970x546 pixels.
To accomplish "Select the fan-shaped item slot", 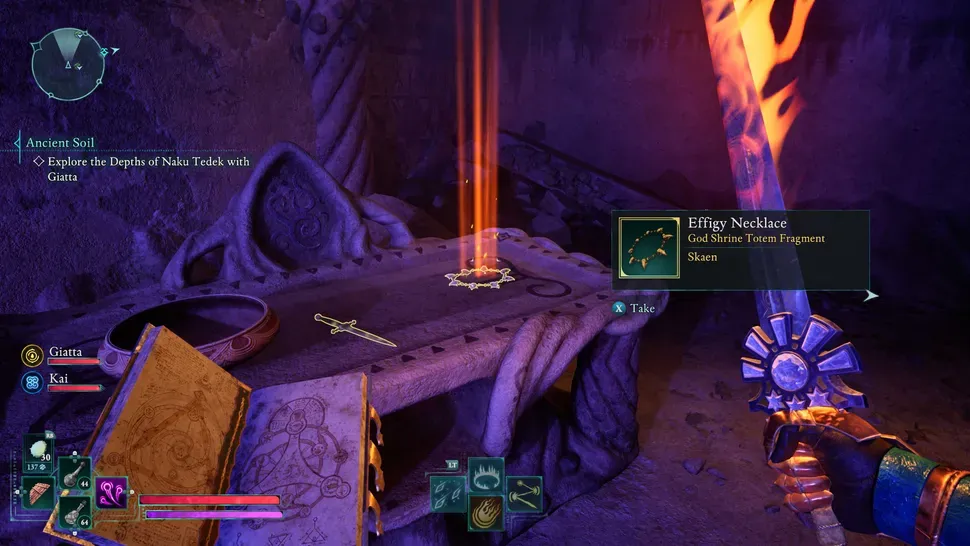I will click(40, 492).
